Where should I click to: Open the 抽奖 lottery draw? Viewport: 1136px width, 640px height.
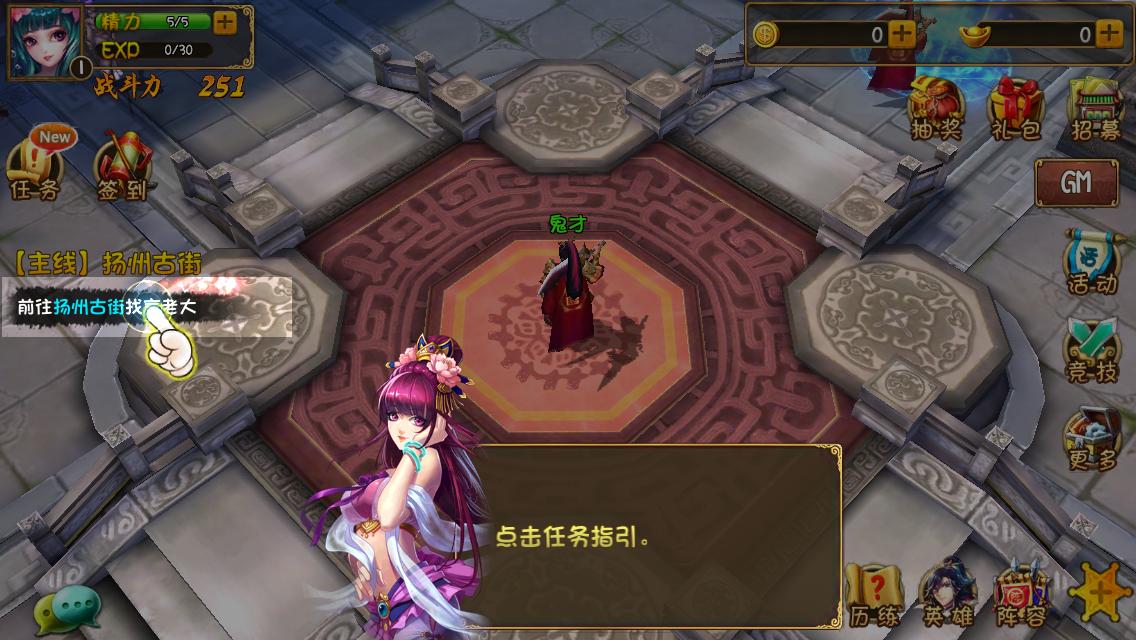click(x=936, y=108)
